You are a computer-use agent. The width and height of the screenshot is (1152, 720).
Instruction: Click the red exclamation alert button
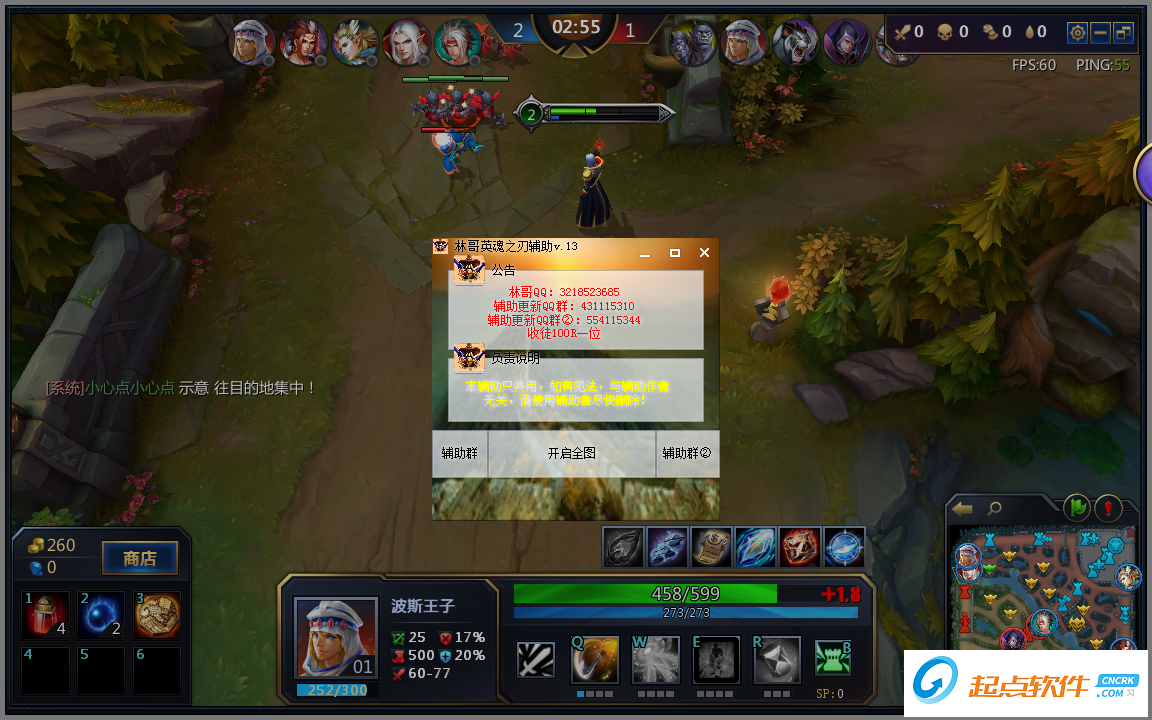1108,508
